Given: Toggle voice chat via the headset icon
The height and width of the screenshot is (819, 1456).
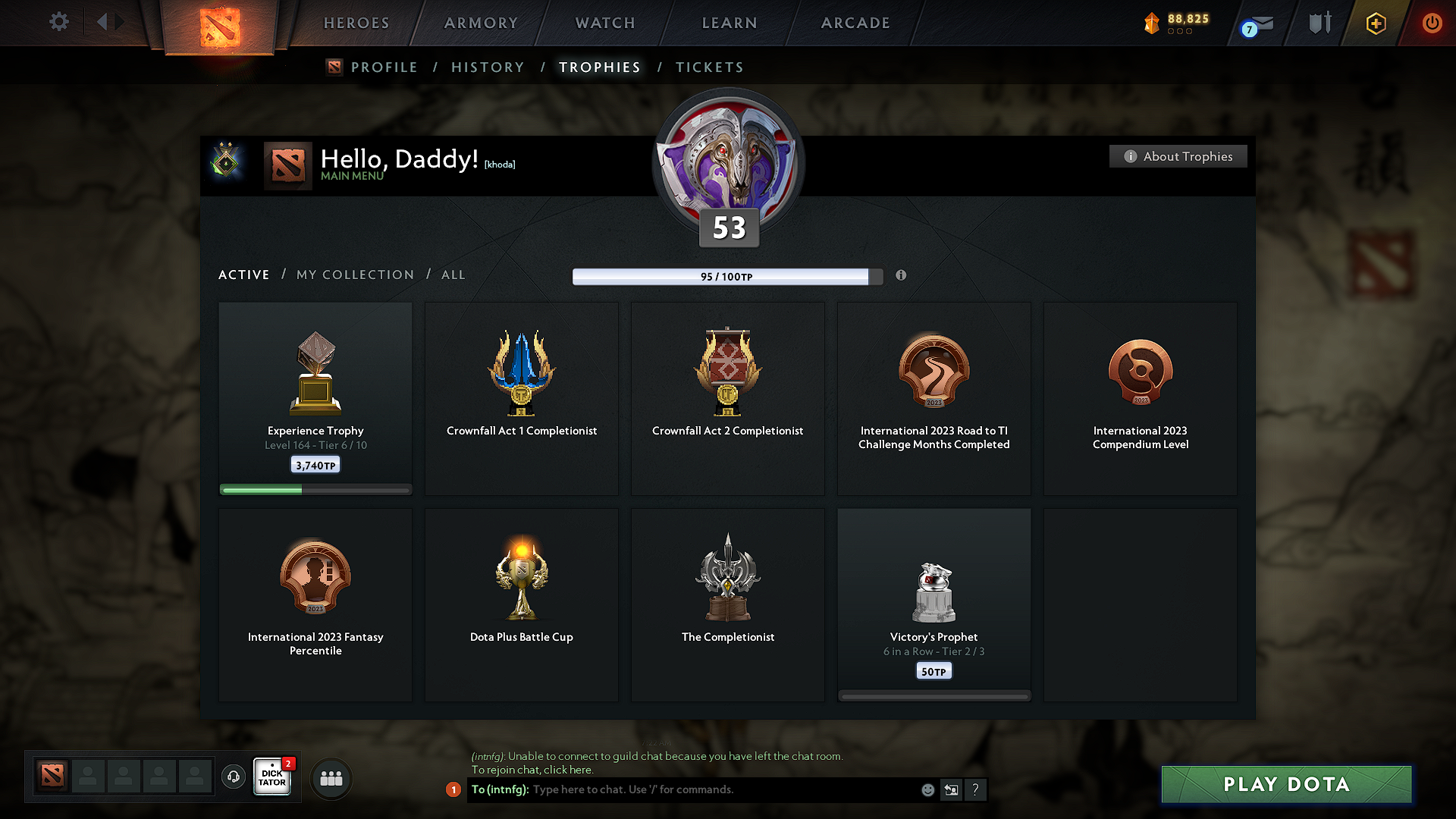Looking at the screenshot, I should point(234,777).
